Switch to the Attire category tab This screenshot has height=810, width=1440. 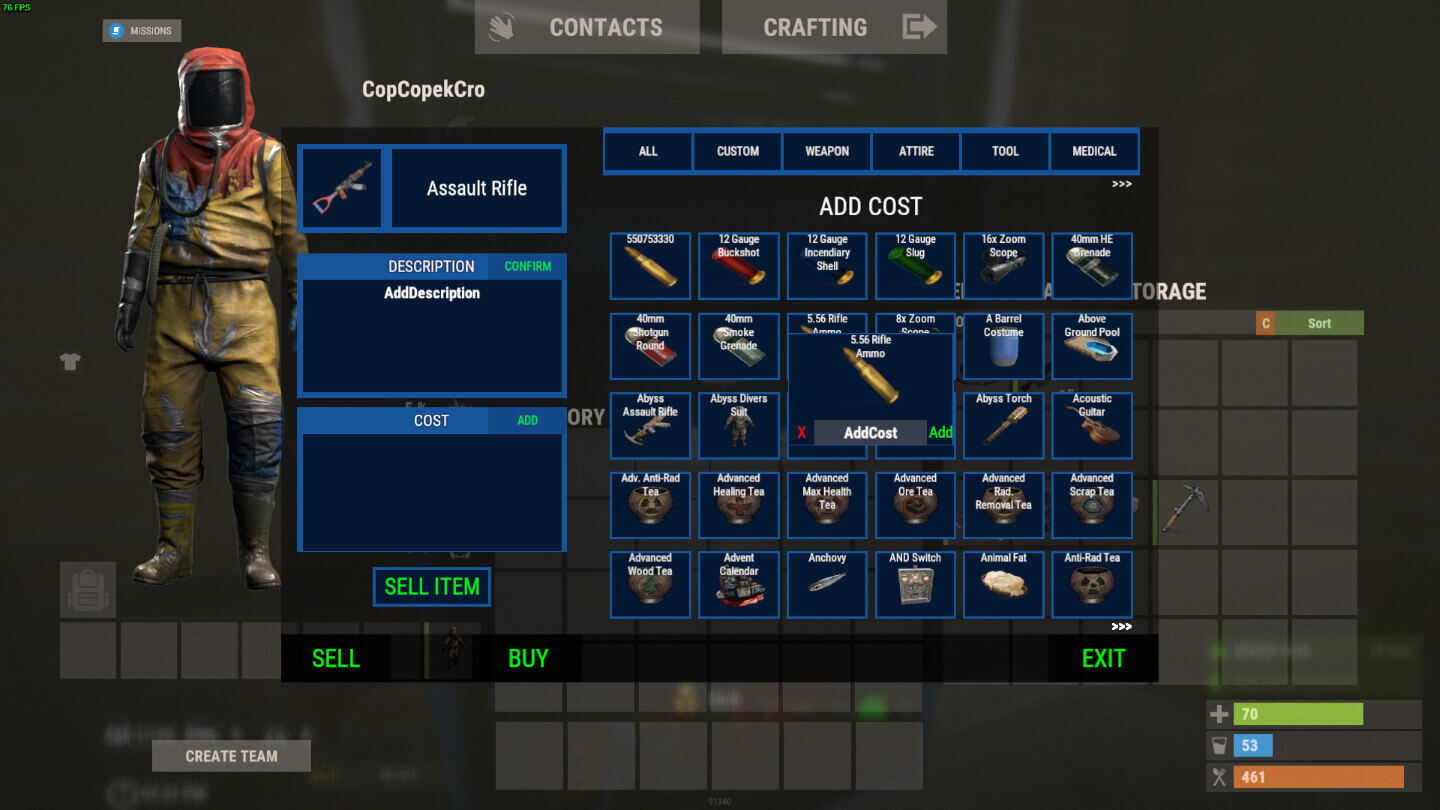[x=916, y=151]
